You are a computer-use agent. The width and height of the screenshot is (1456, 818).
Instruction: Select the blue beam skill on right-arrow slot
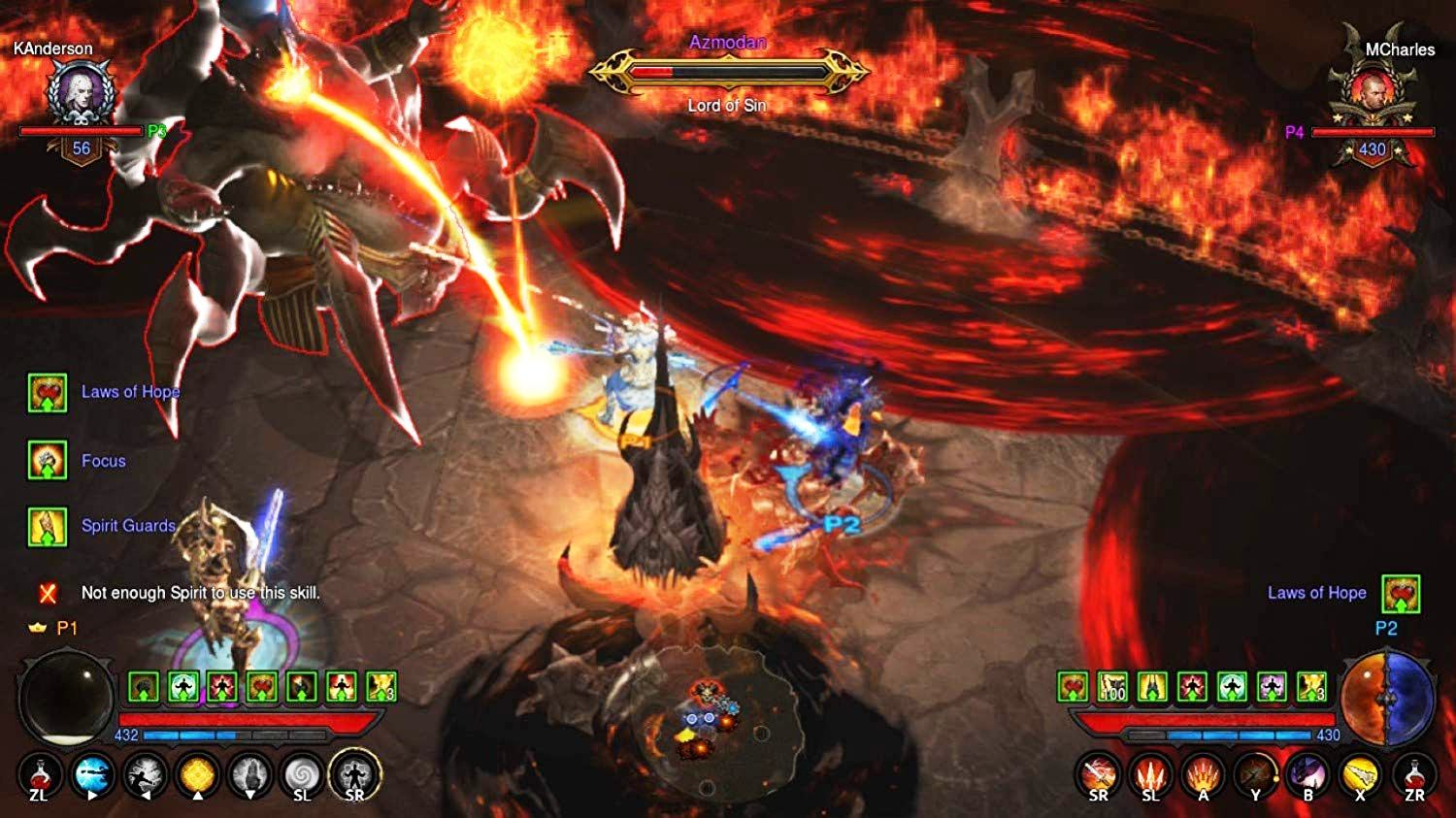tap(90, 776)
